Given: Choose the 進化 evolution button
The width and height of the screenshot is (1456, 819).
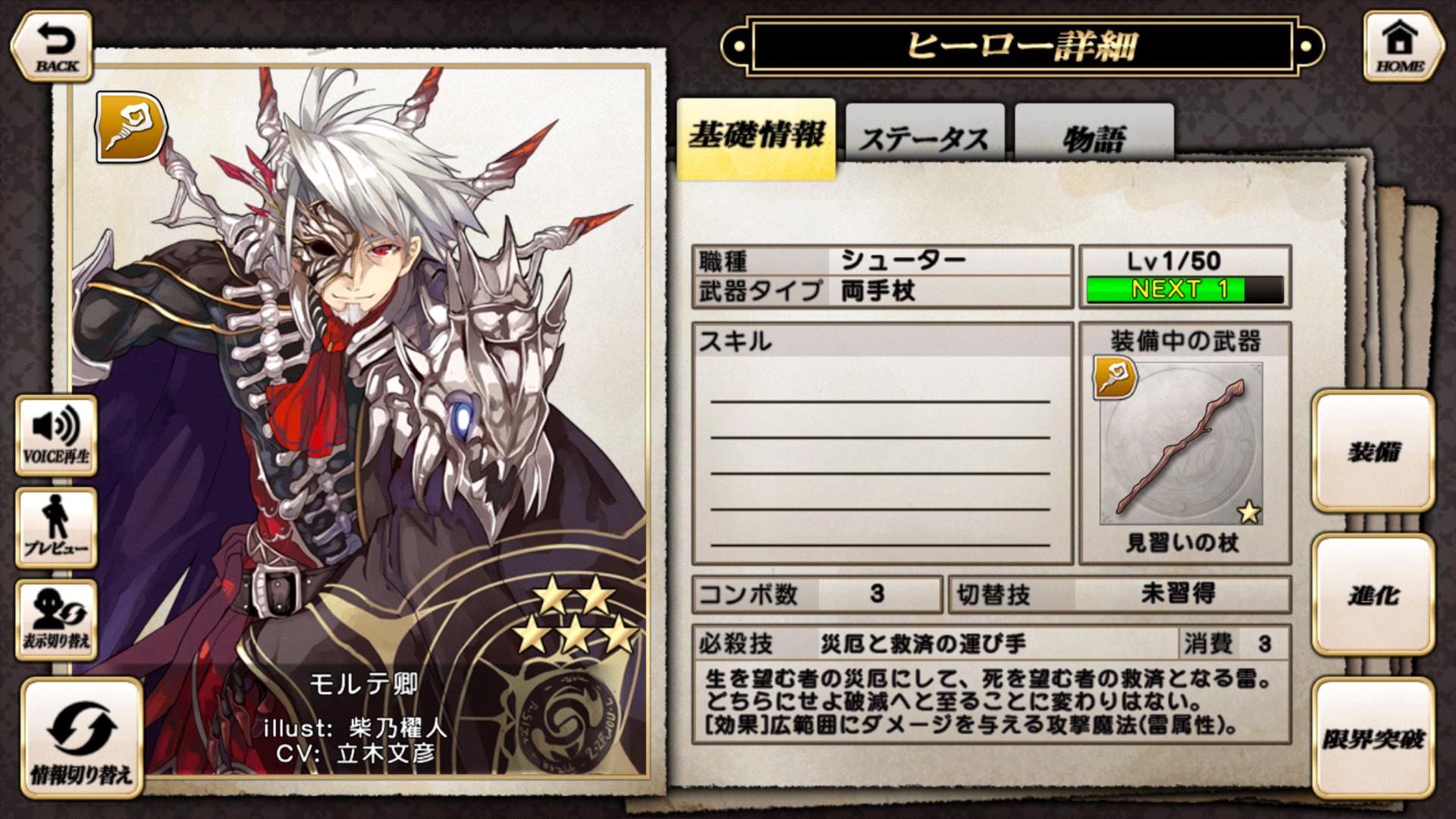Looking at the screenshot, I should 1373,595.
